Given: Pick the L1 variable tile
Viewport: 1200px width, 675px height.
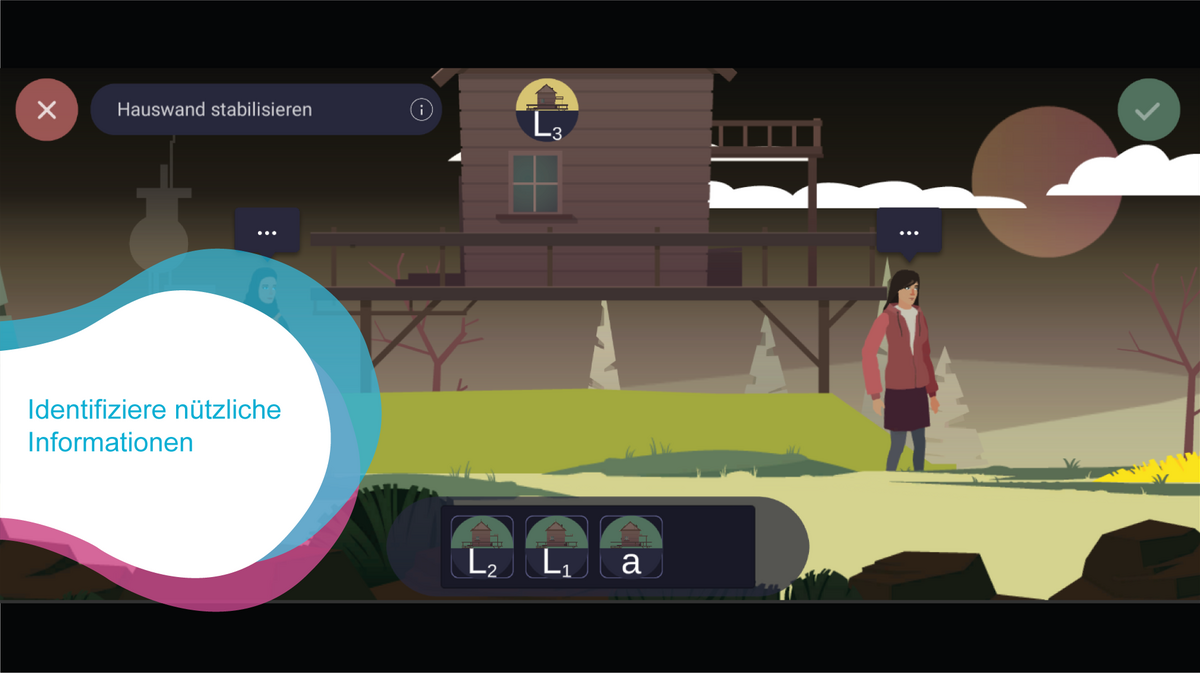Looking at the screenshot, I should click(x=556, y=547).
